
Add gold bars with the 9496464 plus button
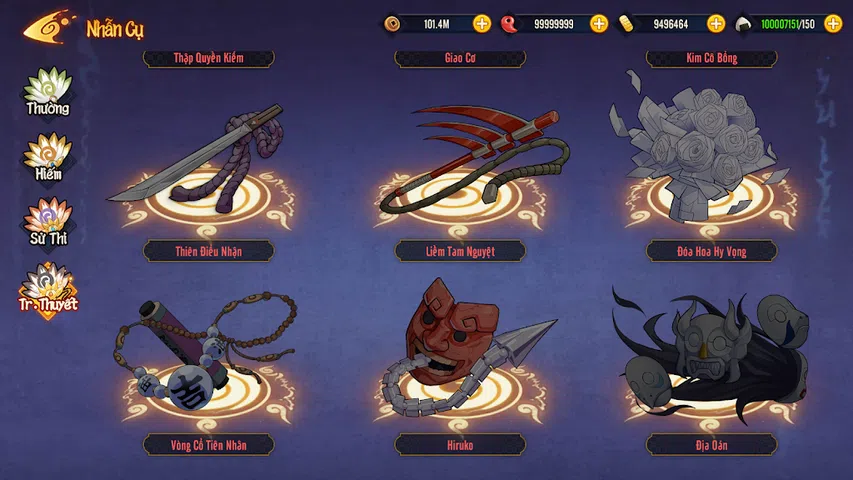(716, 23)
